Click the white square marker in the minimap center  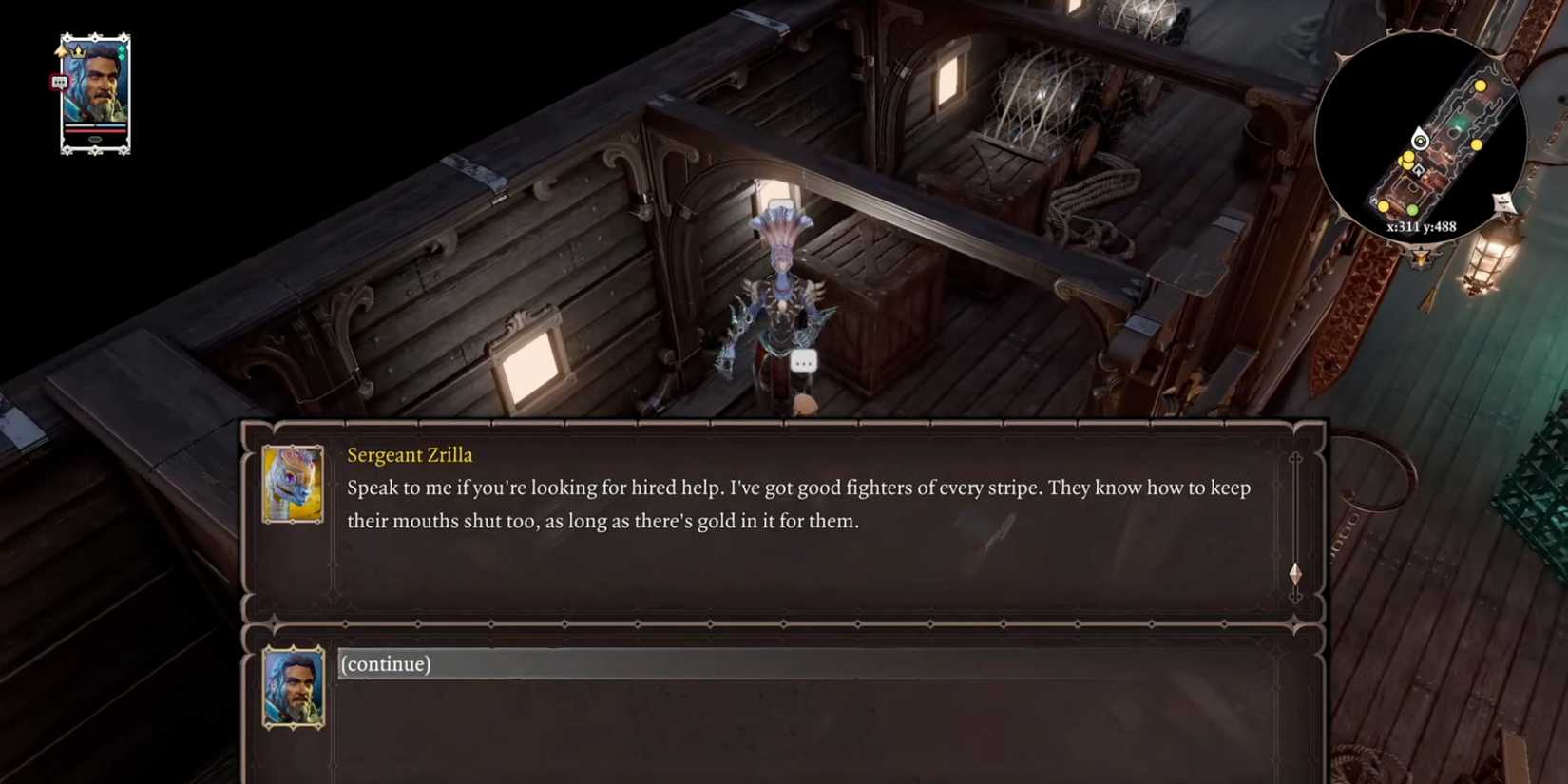pyautogui.click(x=1418, y=170)
